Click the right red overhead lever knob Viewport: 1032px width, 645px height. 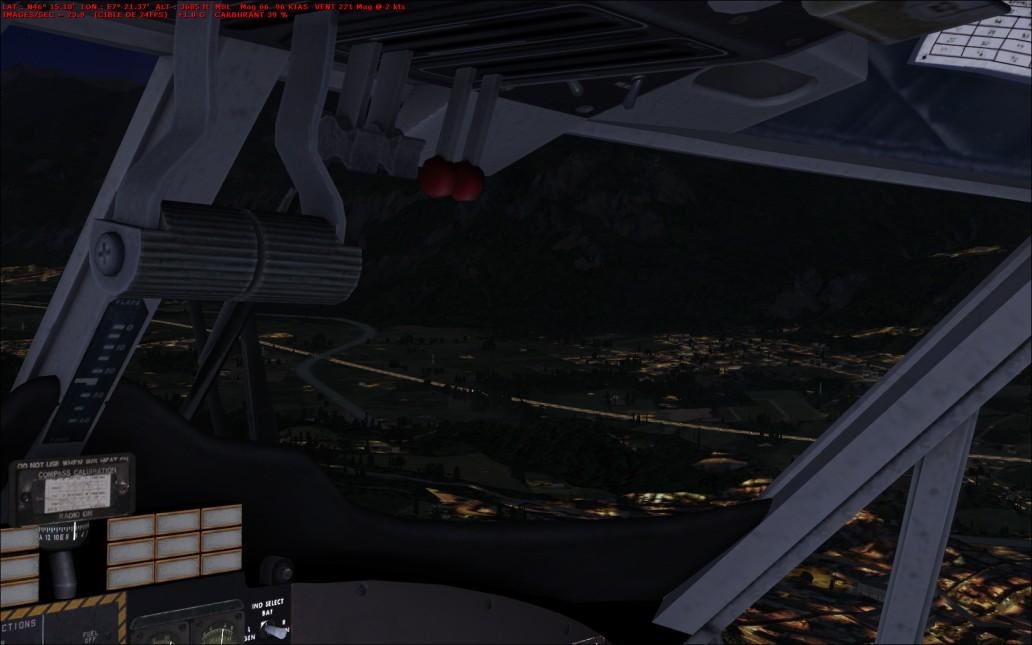pyautogui.click(x=467, y=180)
